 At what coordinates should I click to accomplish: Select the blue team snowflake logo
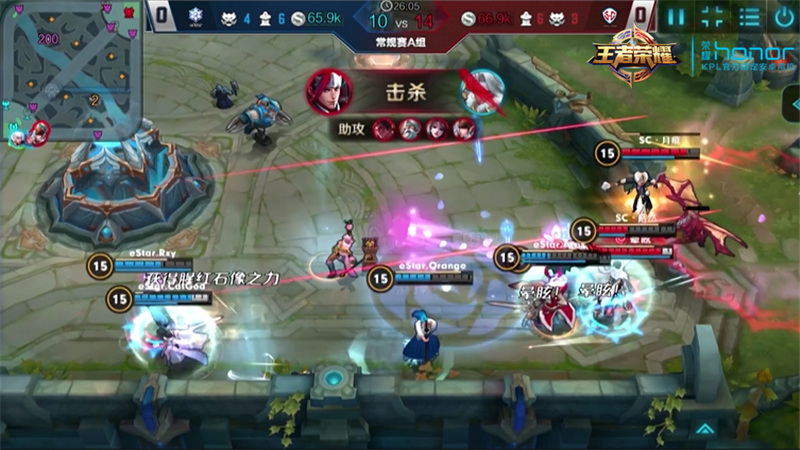(x=194, y=17)
